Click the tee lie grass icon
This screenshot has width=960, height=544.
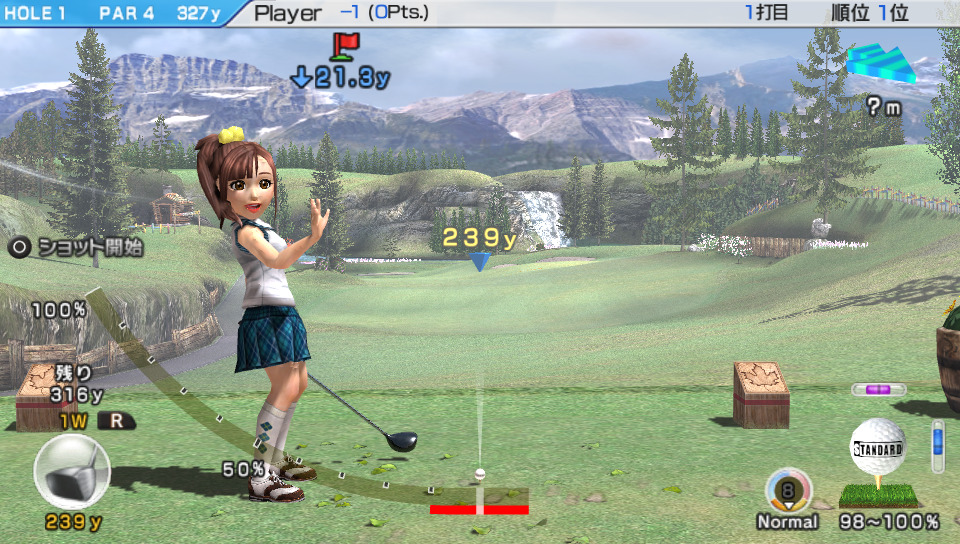[876, 494]
